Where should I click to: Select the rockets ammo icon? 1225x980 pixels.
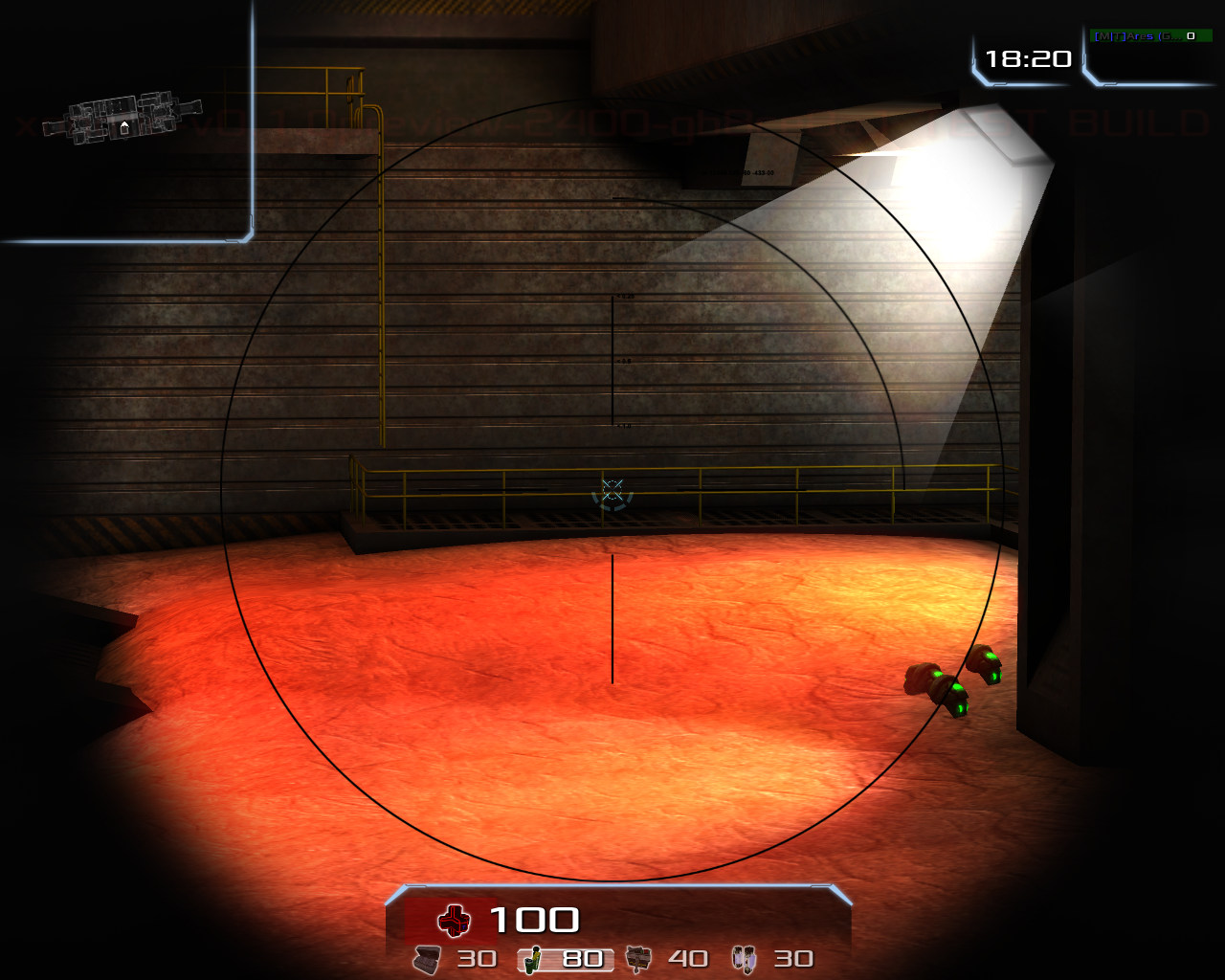pos(638,958)
